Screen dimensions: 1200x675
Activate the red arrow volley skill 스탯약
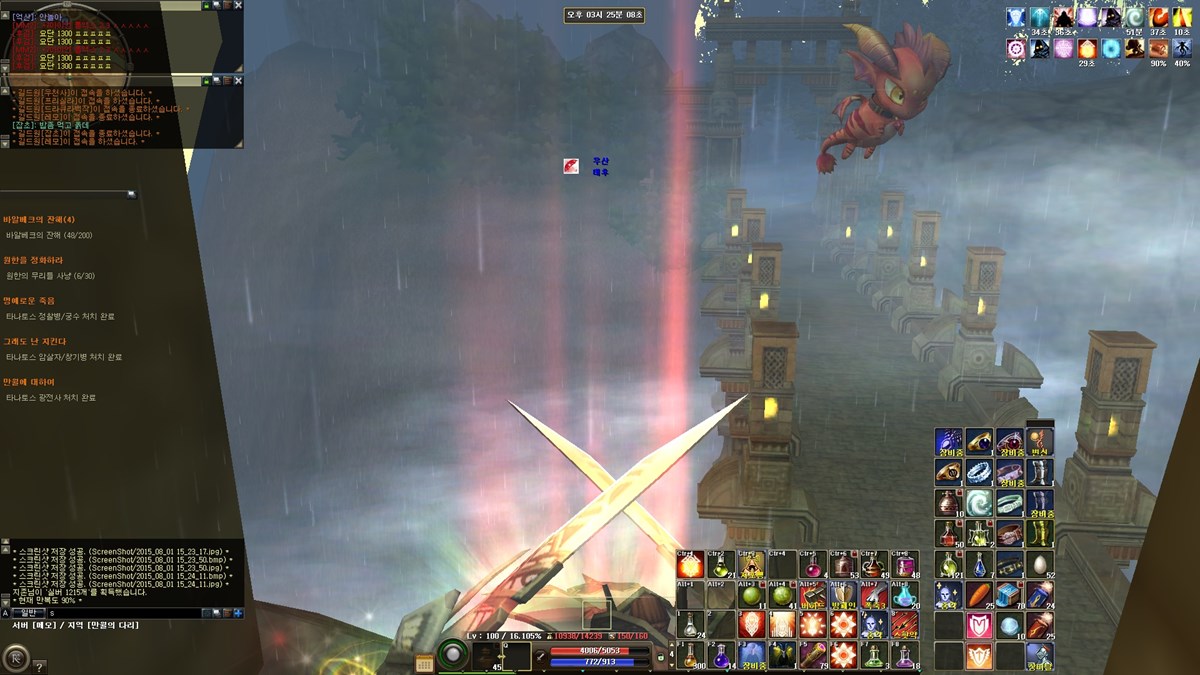click(903, 626)
